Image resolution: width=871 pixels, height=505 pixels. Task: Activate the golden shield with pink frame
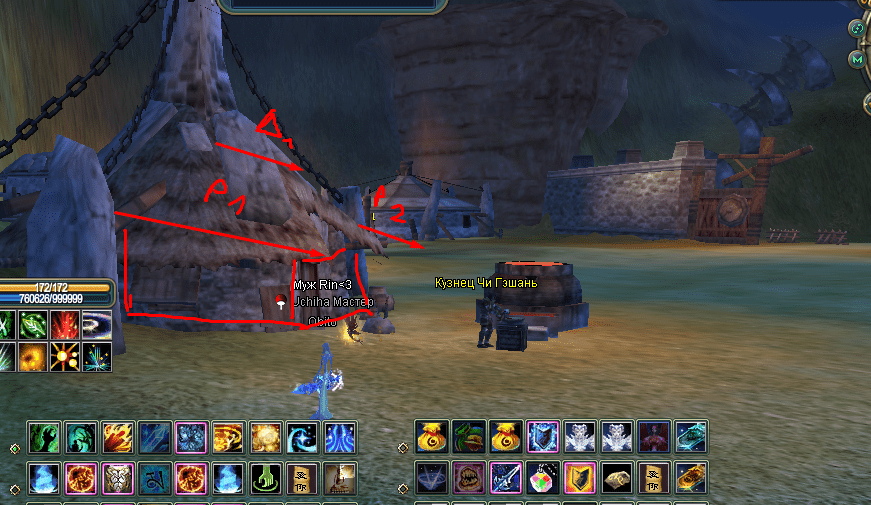pyautogui.click(x=580, y=478)
